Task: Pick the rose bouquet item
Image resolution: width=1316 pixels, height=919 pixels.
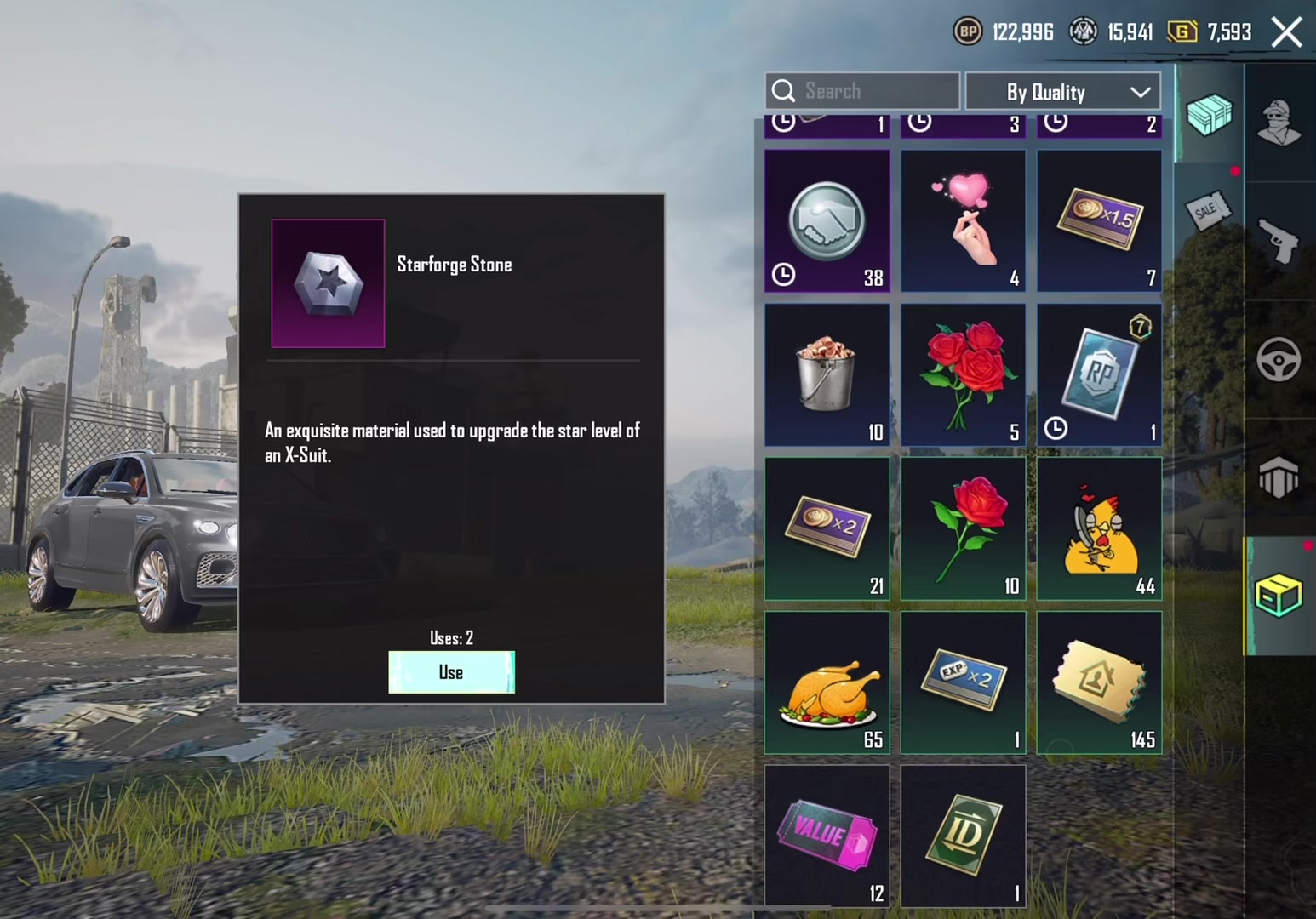Action: click(x=964, y=375)
